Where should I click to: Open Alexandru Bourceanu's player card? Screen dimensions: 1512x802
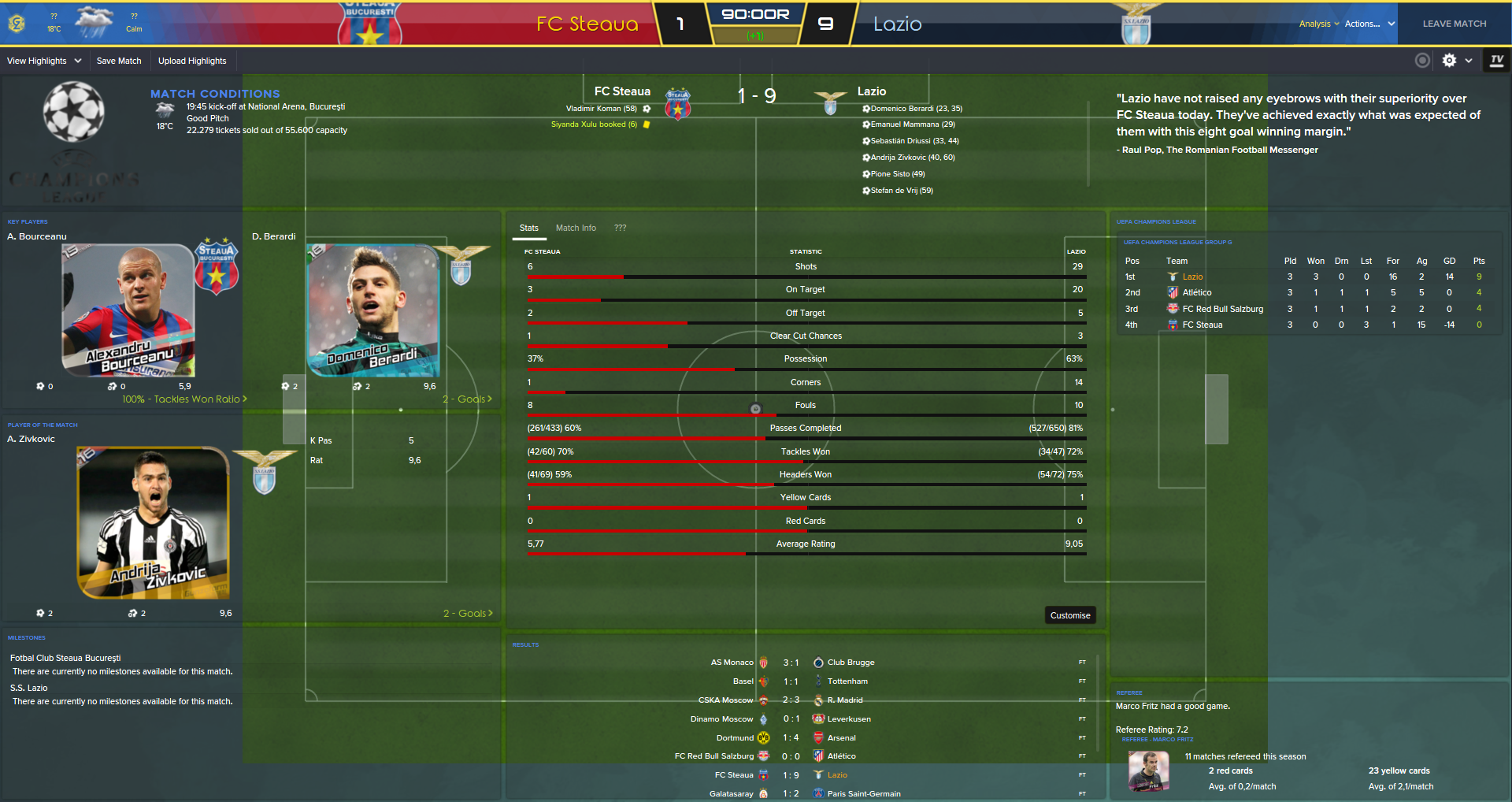(x=128, y=311)
